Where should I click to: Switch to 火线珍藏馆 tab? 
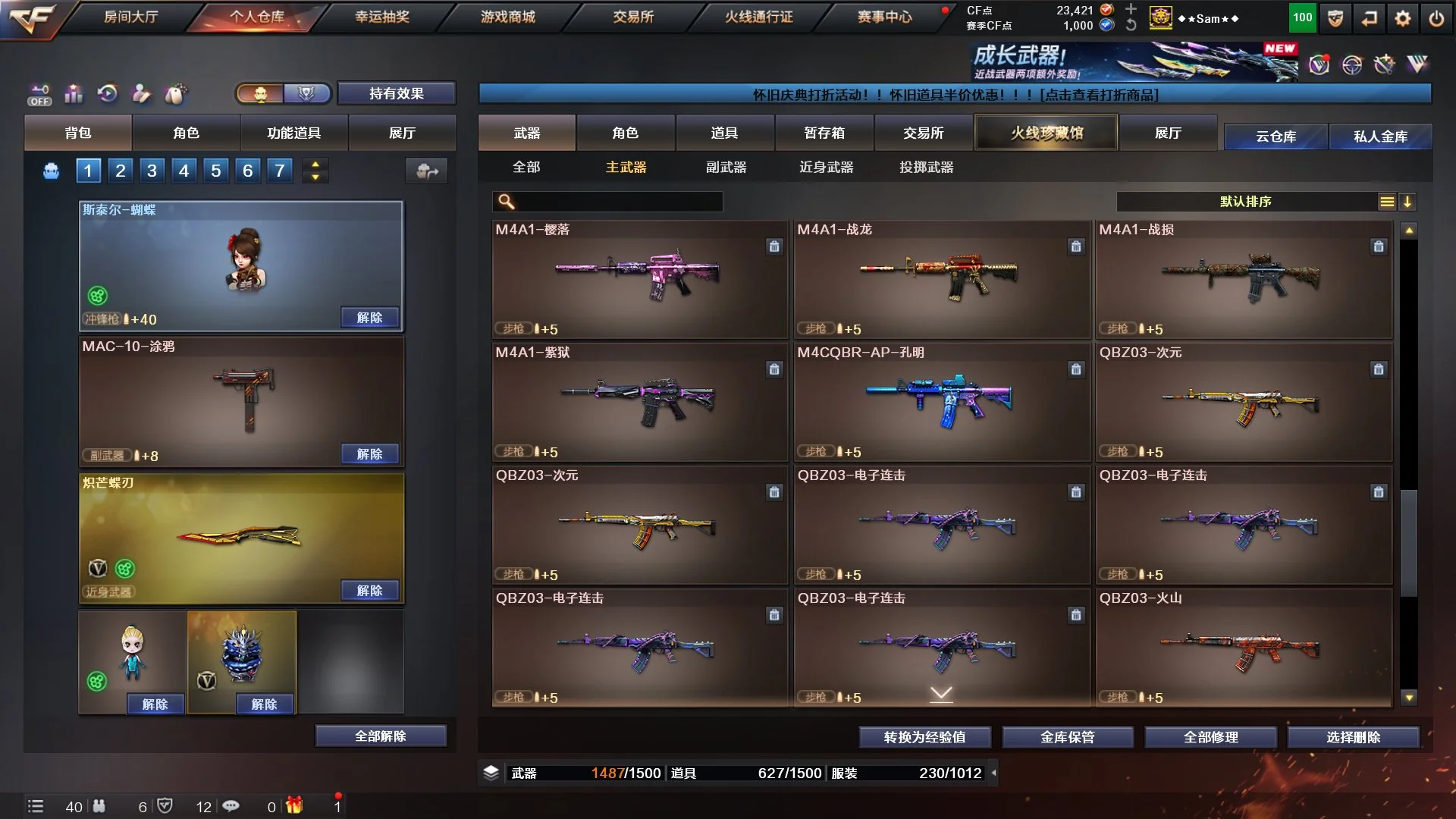tap(1046, 133)
